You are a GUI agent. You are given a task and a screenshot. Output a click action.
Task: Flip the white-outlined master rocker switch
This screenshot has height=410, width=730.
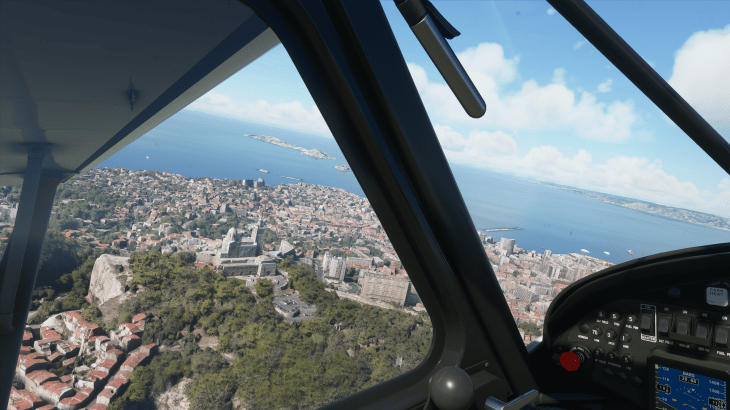pyautogui.click(x=648, y=323)
